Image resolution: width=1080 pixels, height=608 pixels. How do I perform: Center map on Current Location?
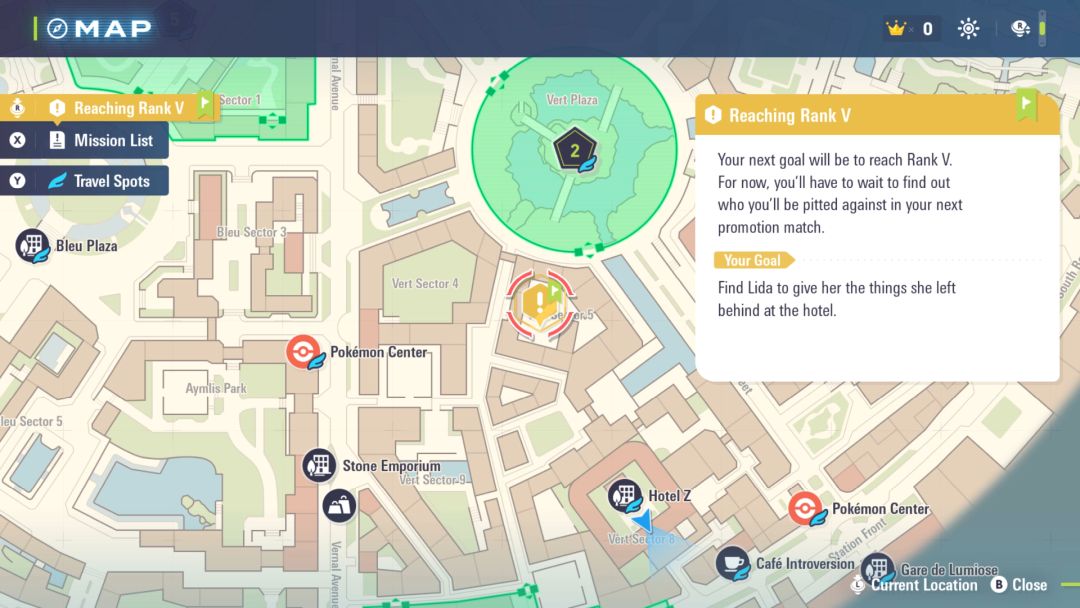[914, 585]
